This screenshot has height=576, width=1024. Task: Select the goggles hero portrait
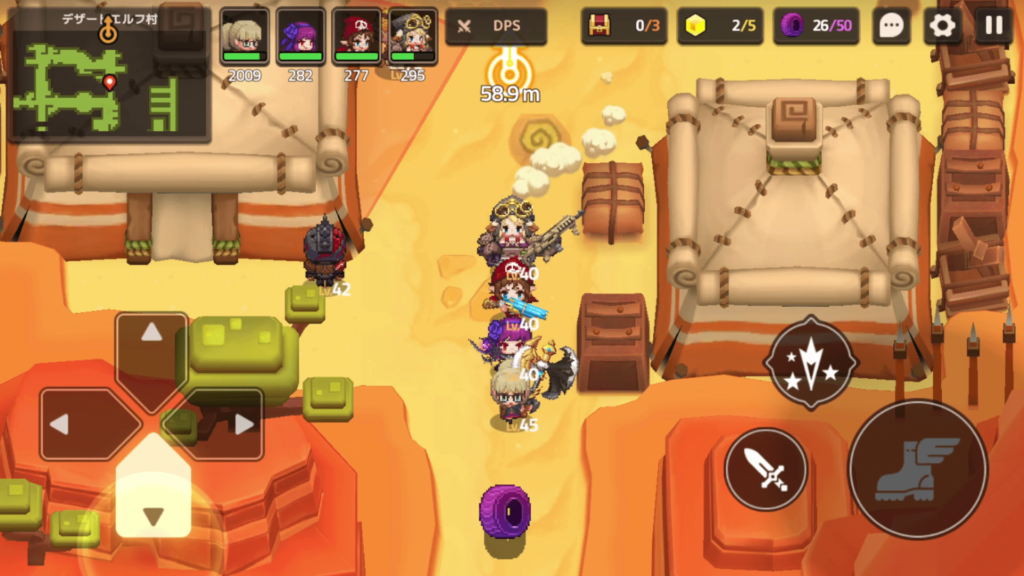[412, 37]
